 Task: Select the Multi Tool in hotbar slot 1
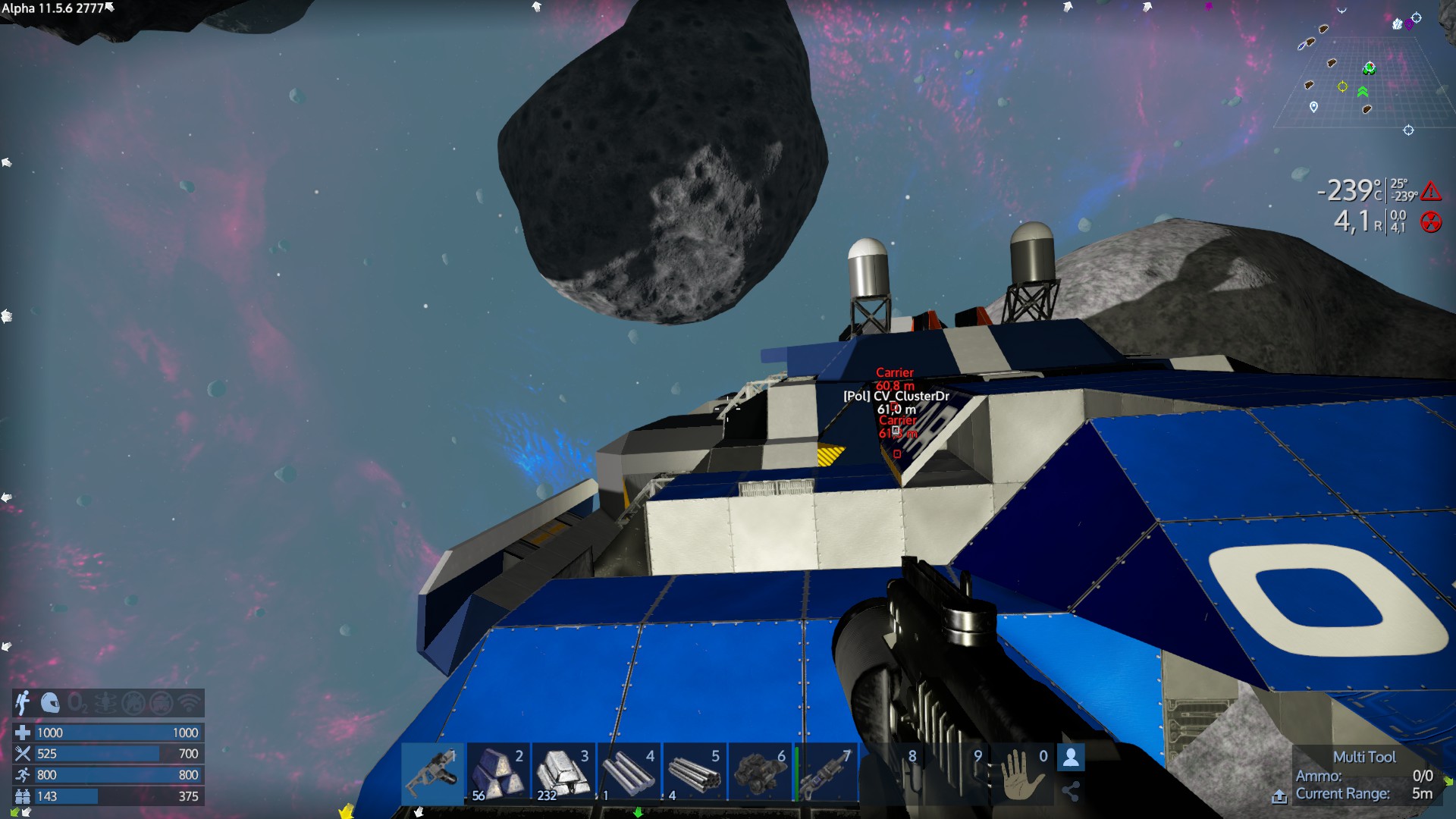432,772
